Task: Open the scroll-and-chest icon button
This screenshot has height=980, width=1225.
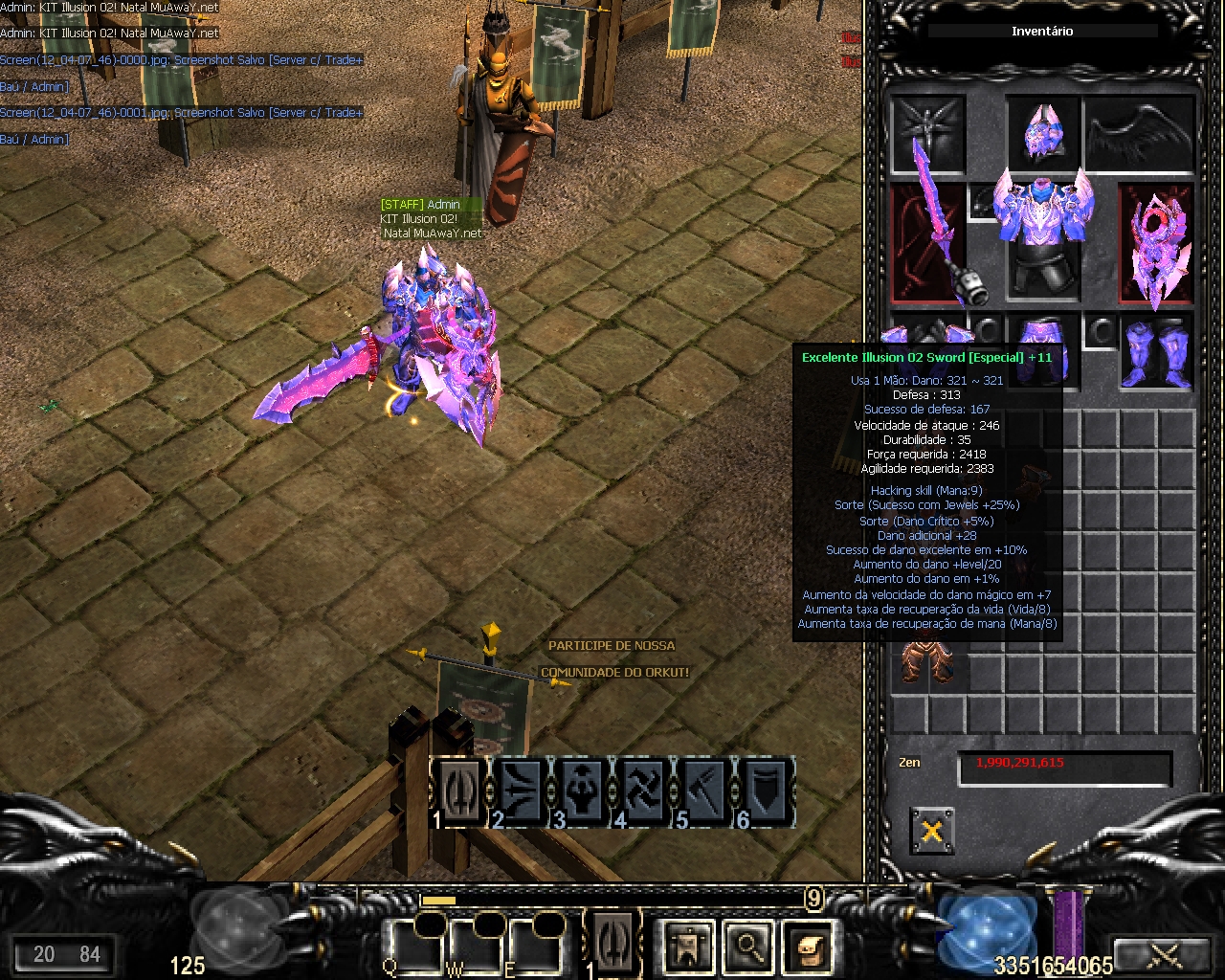Action: tap(808, 947)
